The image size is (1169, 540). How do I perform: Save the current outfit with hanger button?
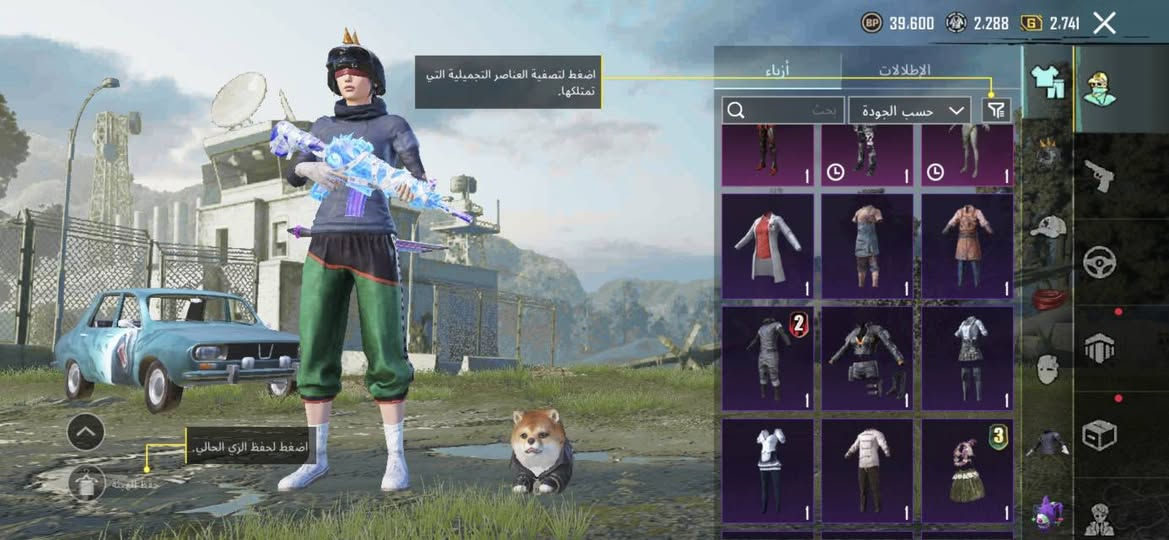[86, 483]
